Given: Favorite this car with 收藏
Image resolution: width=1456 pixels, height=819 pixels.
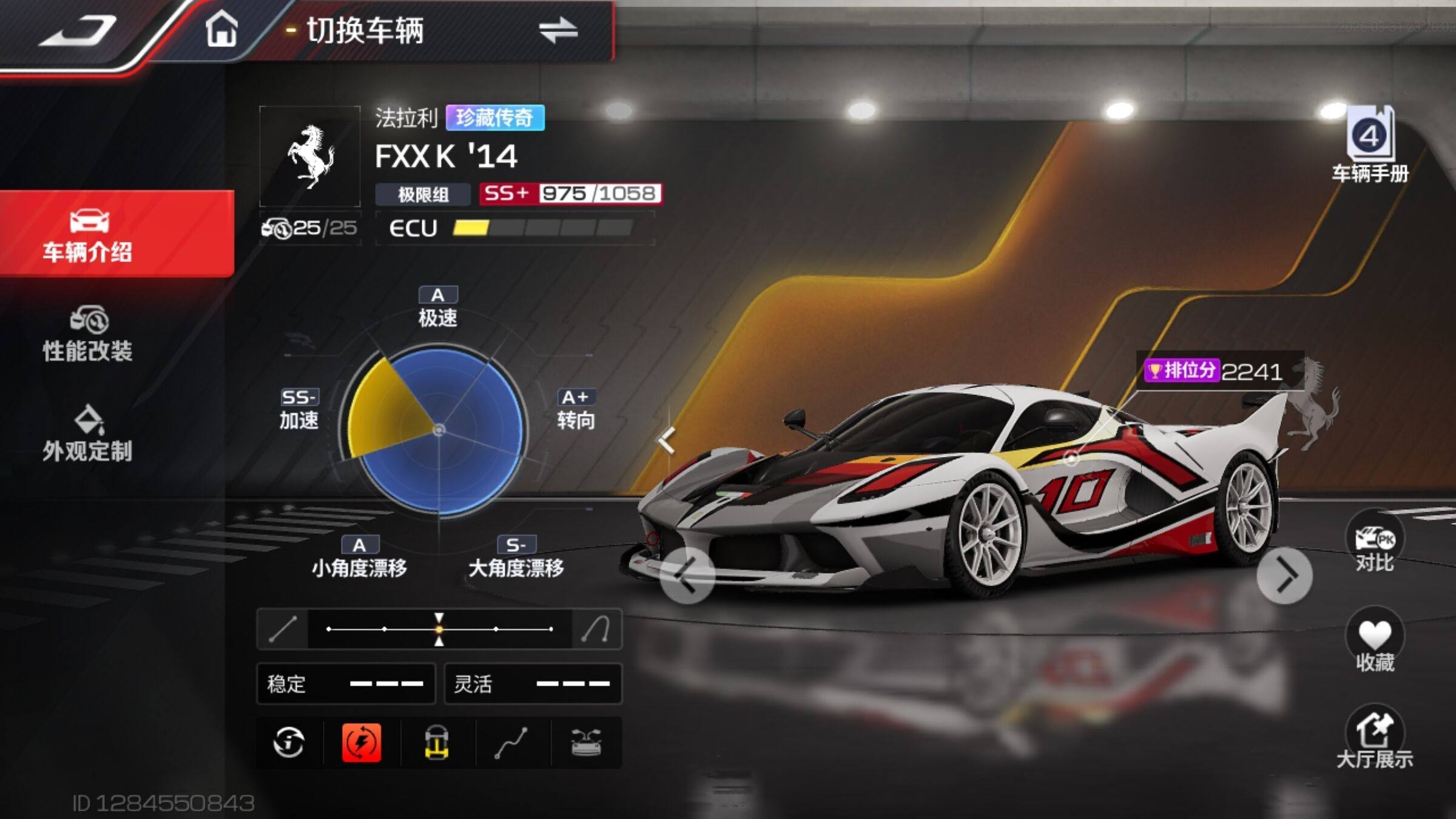Looking at the screenshot, I should coord(1375,643).
